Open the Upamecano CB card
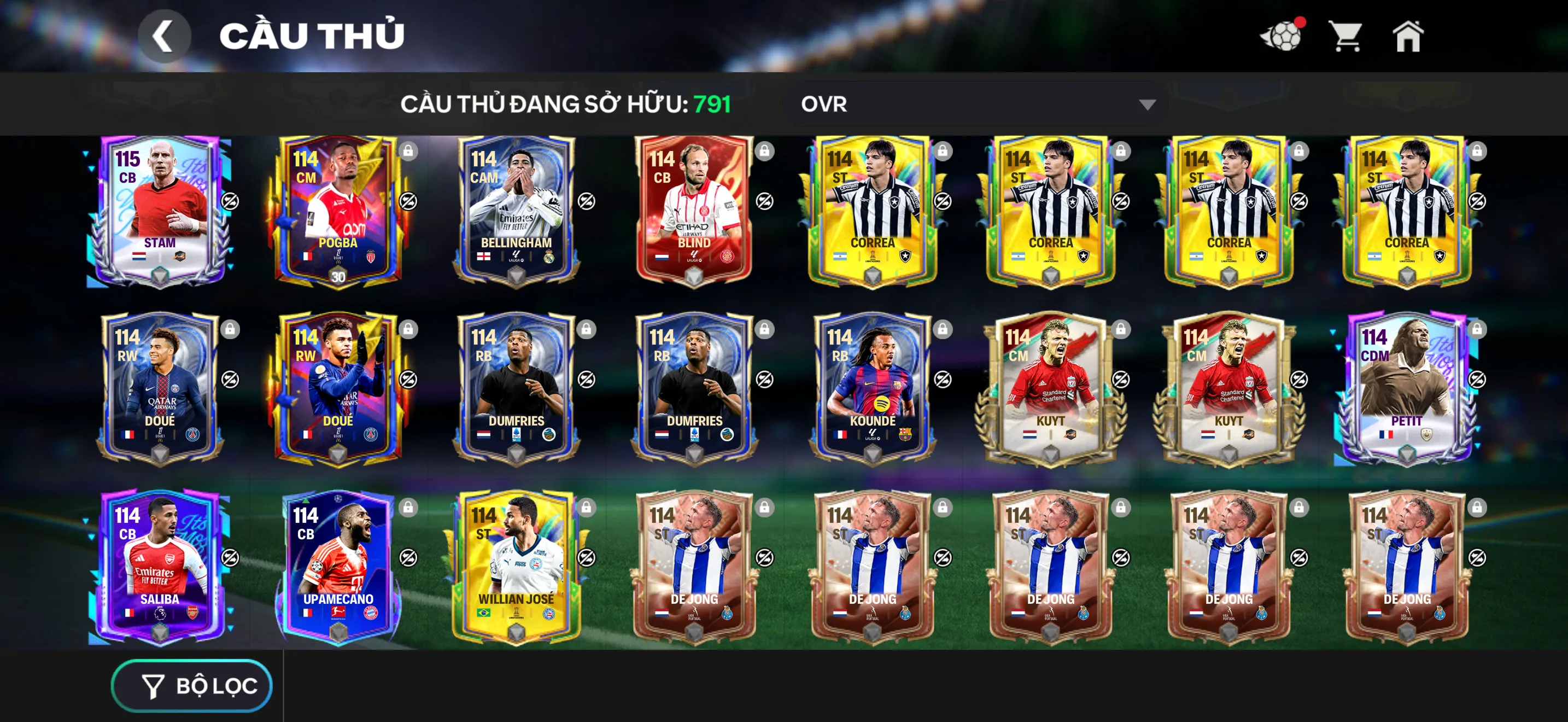Viewport: 1568px width, 722px height. coord(337,566)
